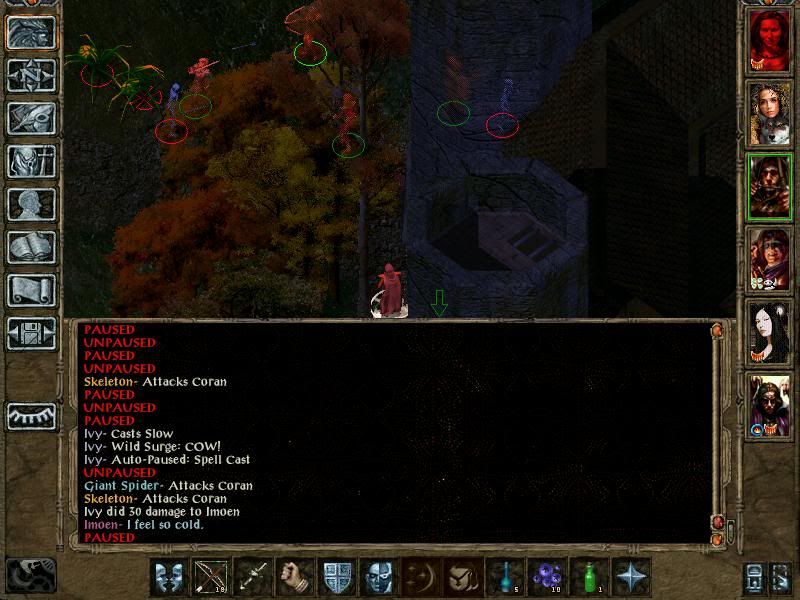This screenshot has height=600, width=800.
Task: Select the portrait of woman with wolf
Action: coord(770,112)
